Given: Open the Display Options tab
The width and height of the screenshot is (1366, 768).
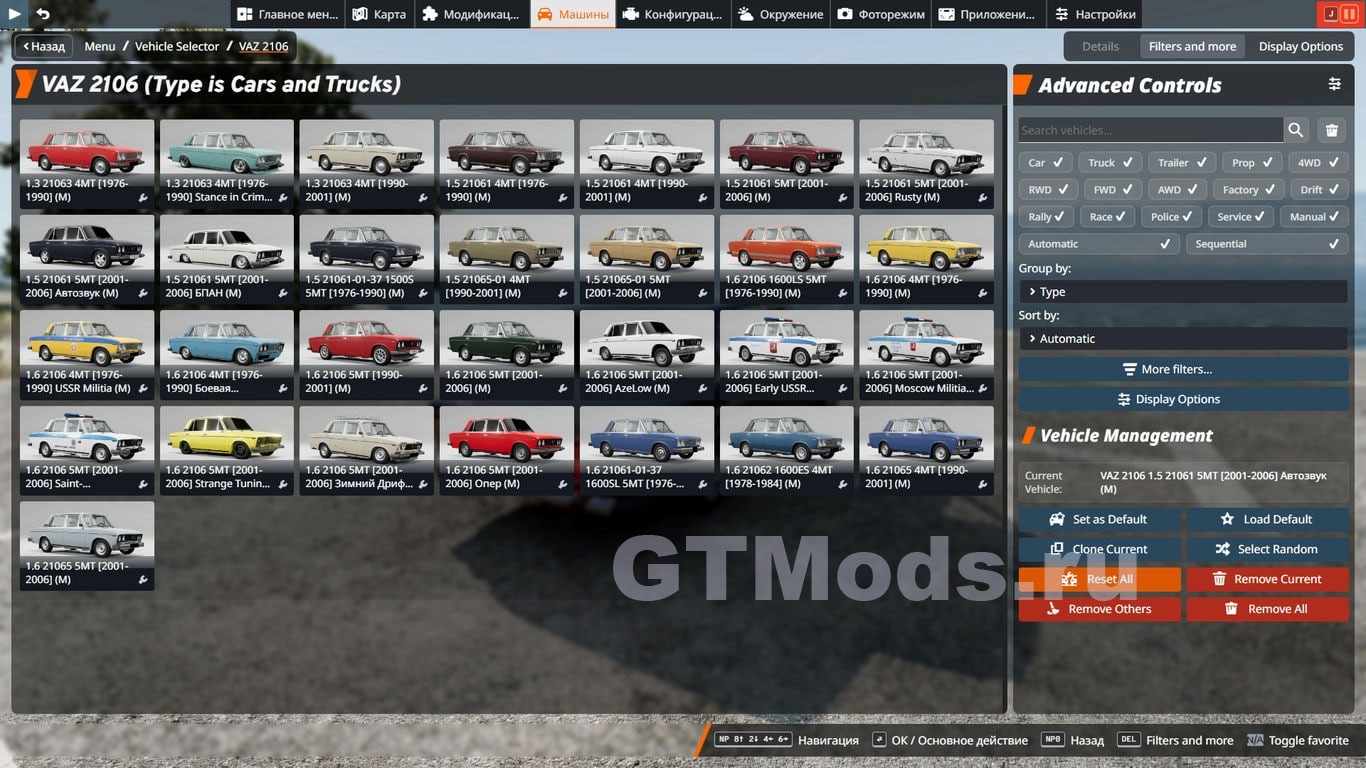Looking at the screenshot, I should (1300, 46).
